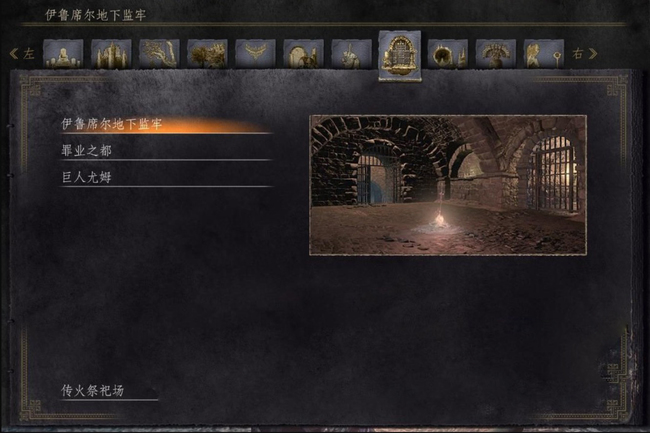
Task: Travel to the 巨人尤姆 bonfire
Action: tap(90, 178)
